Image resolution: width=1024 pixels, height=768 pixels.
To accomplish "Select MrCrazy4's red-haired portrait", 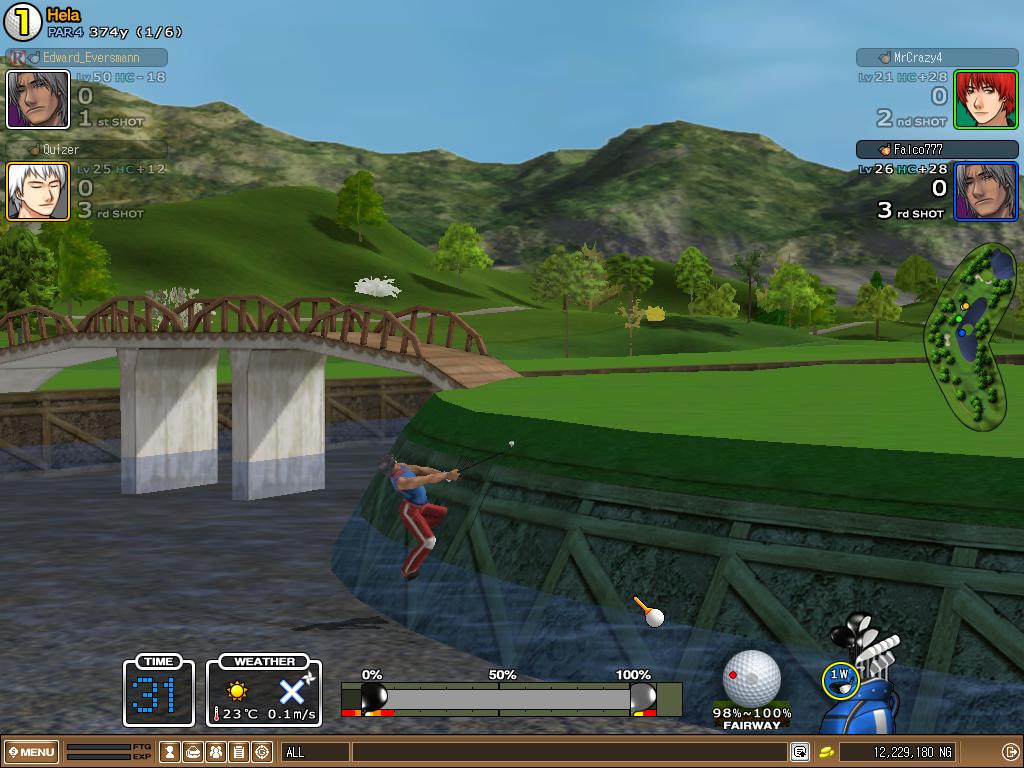I will click(985, 99).
